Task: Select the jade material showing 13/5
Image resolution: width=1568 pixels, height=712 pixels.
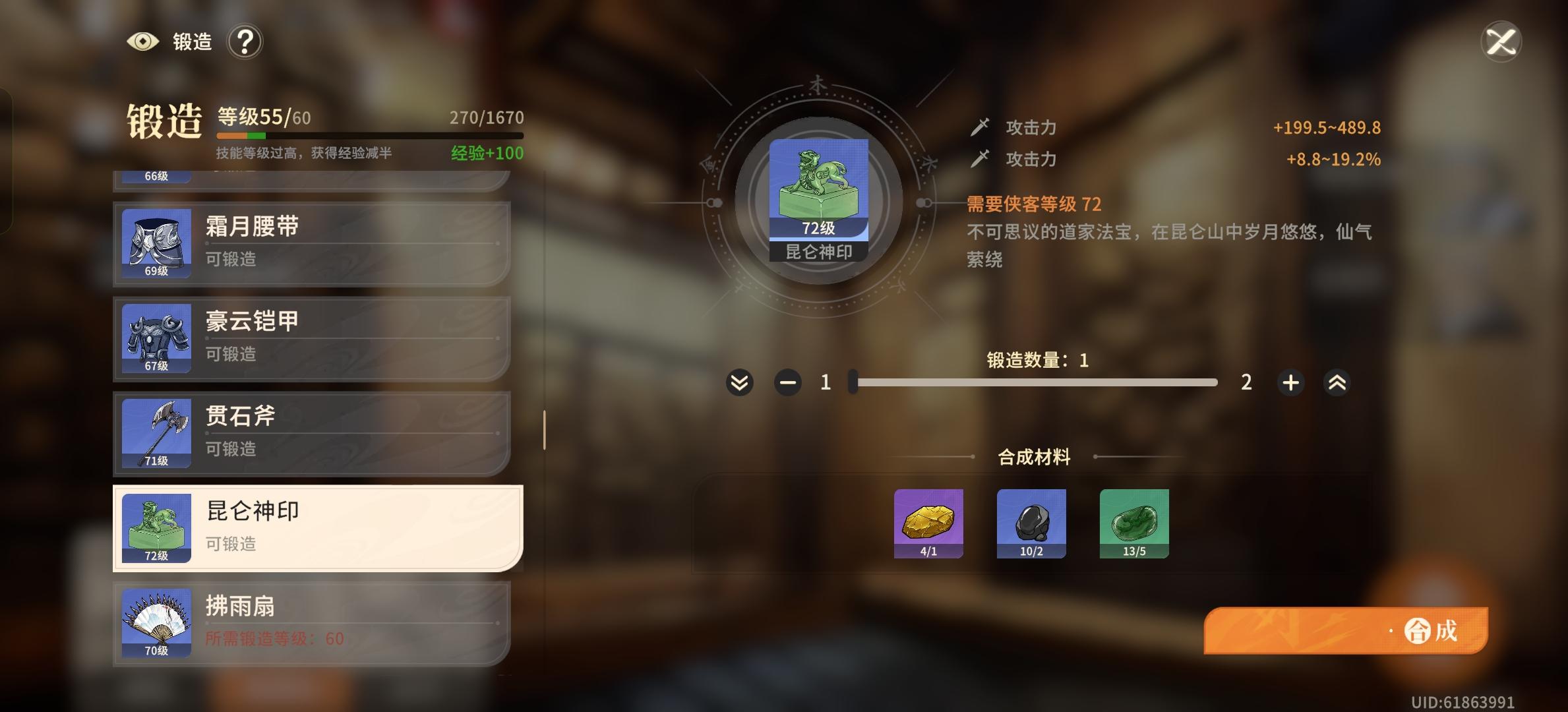Action: [x=1134, y=523]
